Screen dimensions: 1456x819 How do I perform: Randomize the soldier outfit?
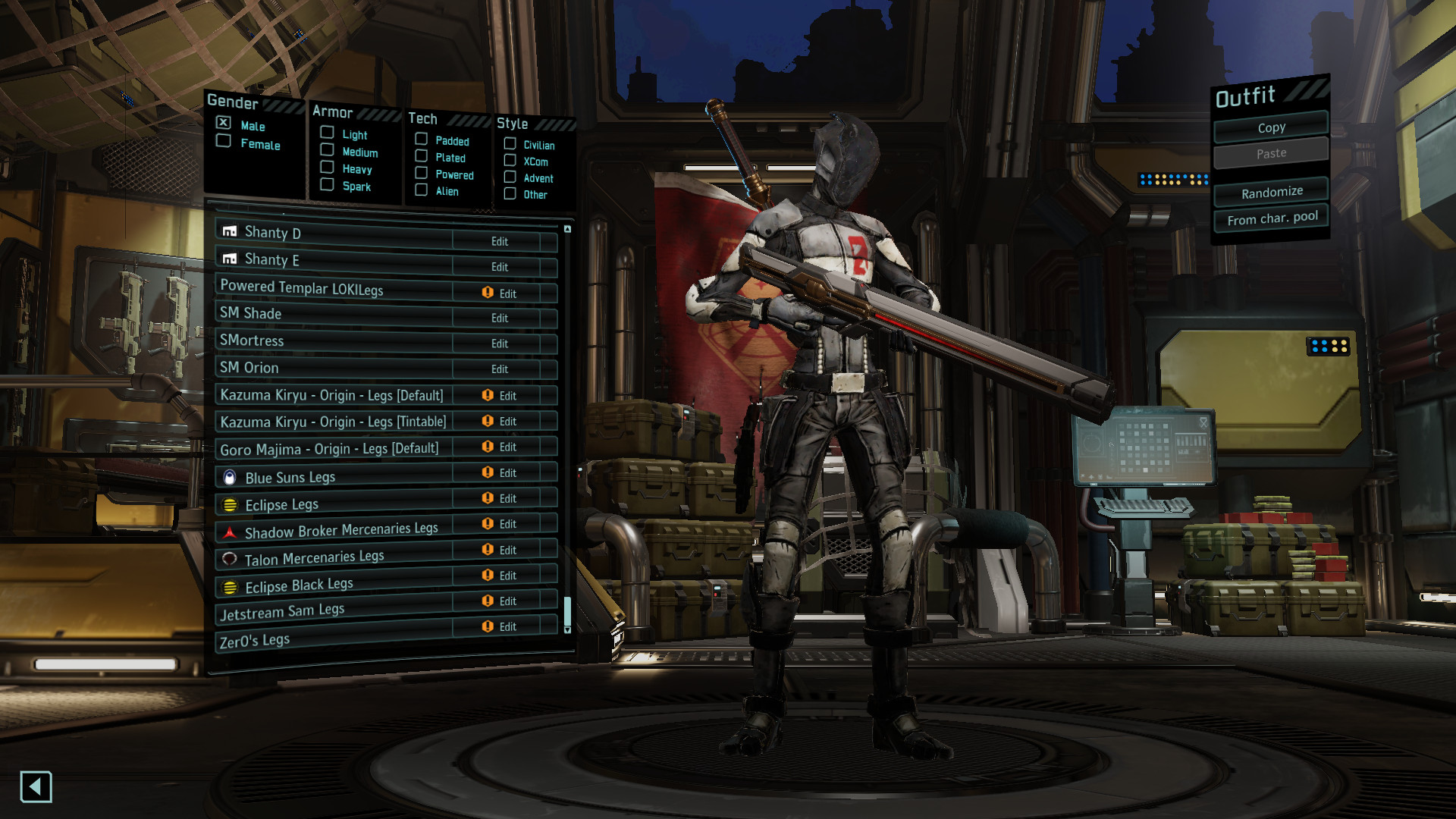[x=1271, y=193]
